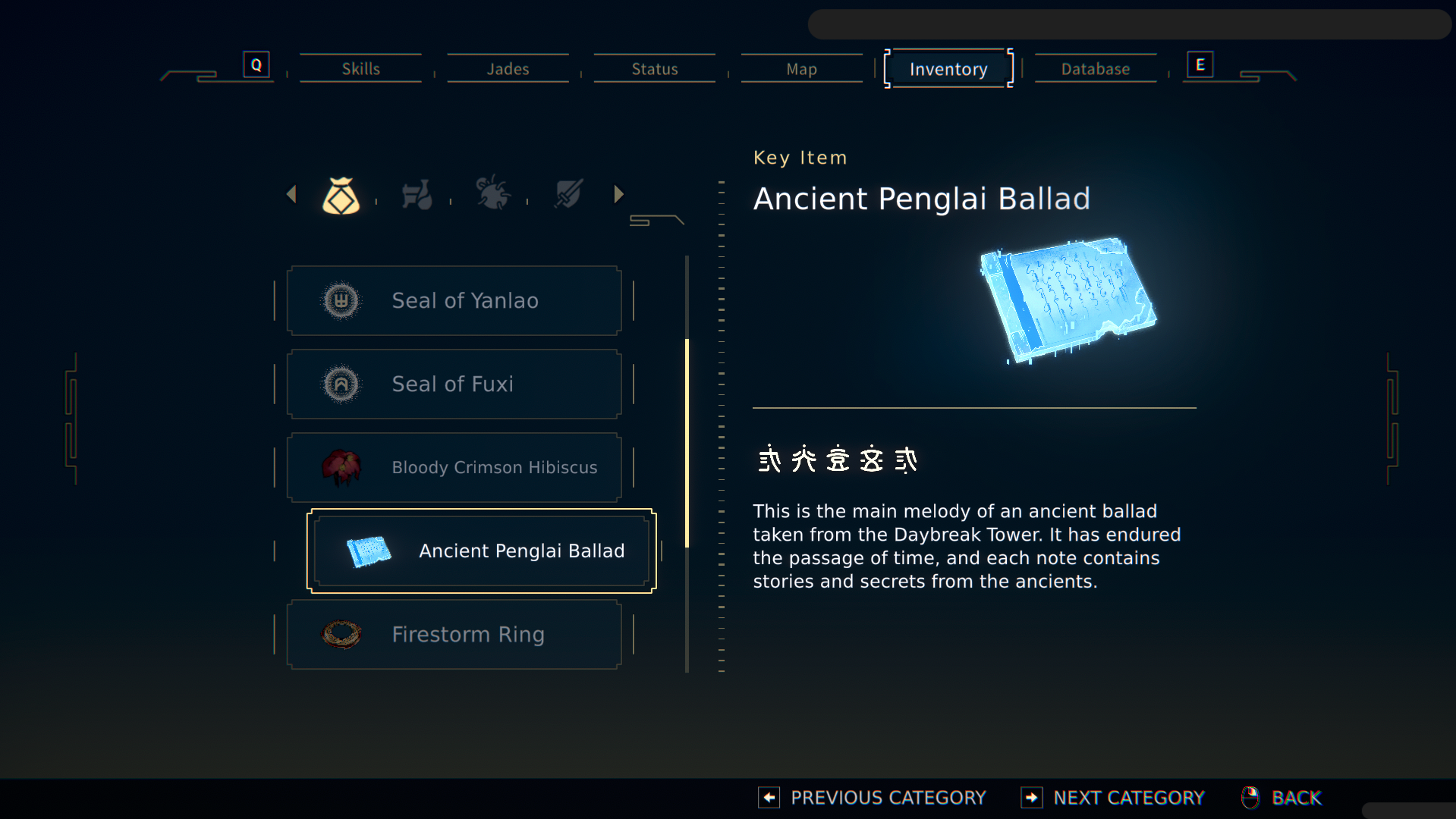Open the feather quill category icon
Viewport: 1456px width, 819px height.
568,194
